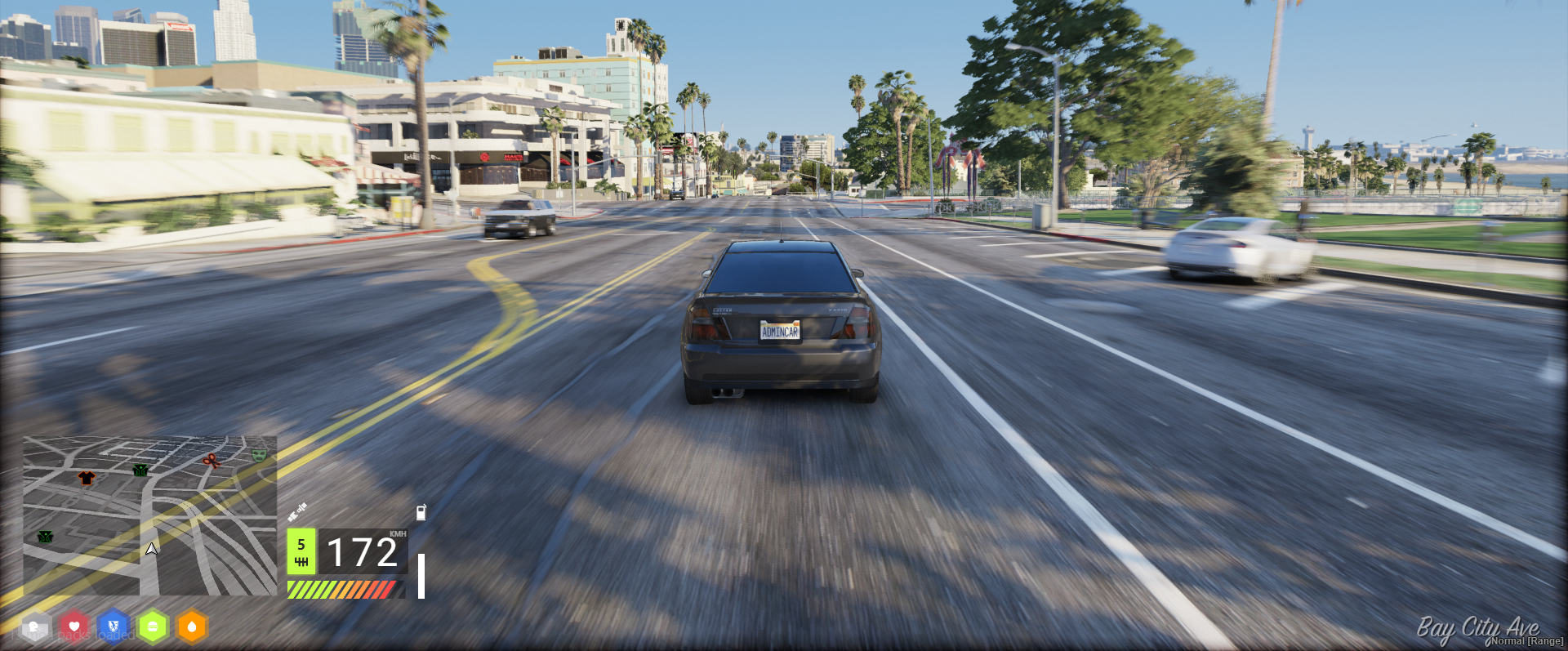This screenshot has height=651, width=1568.
Task: Click the red scissors barber shop marker
Action: pyautogui.click(x=212, y=461)
